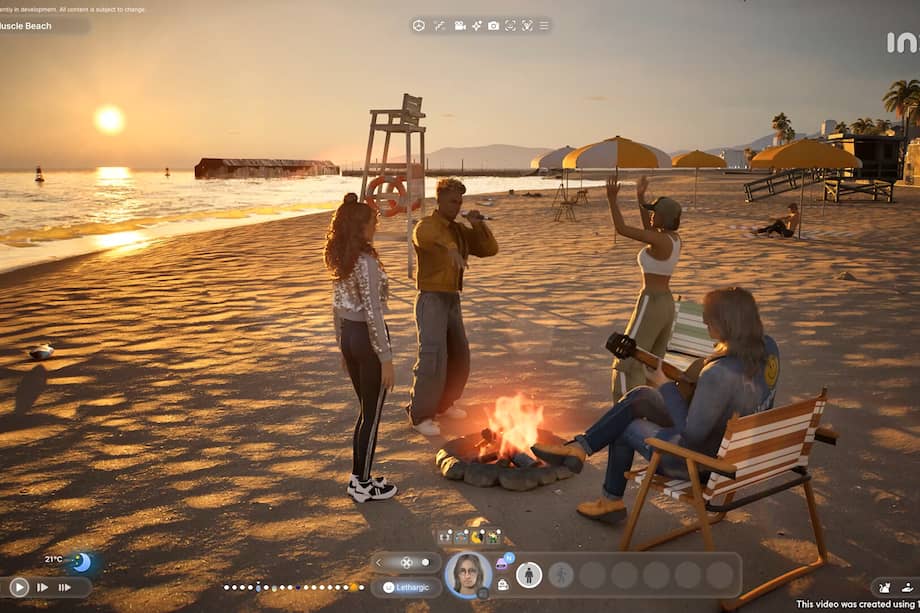Click the left arrow beside movement control
The width and height of the screenshot is (920, 613).
point(380,563)
